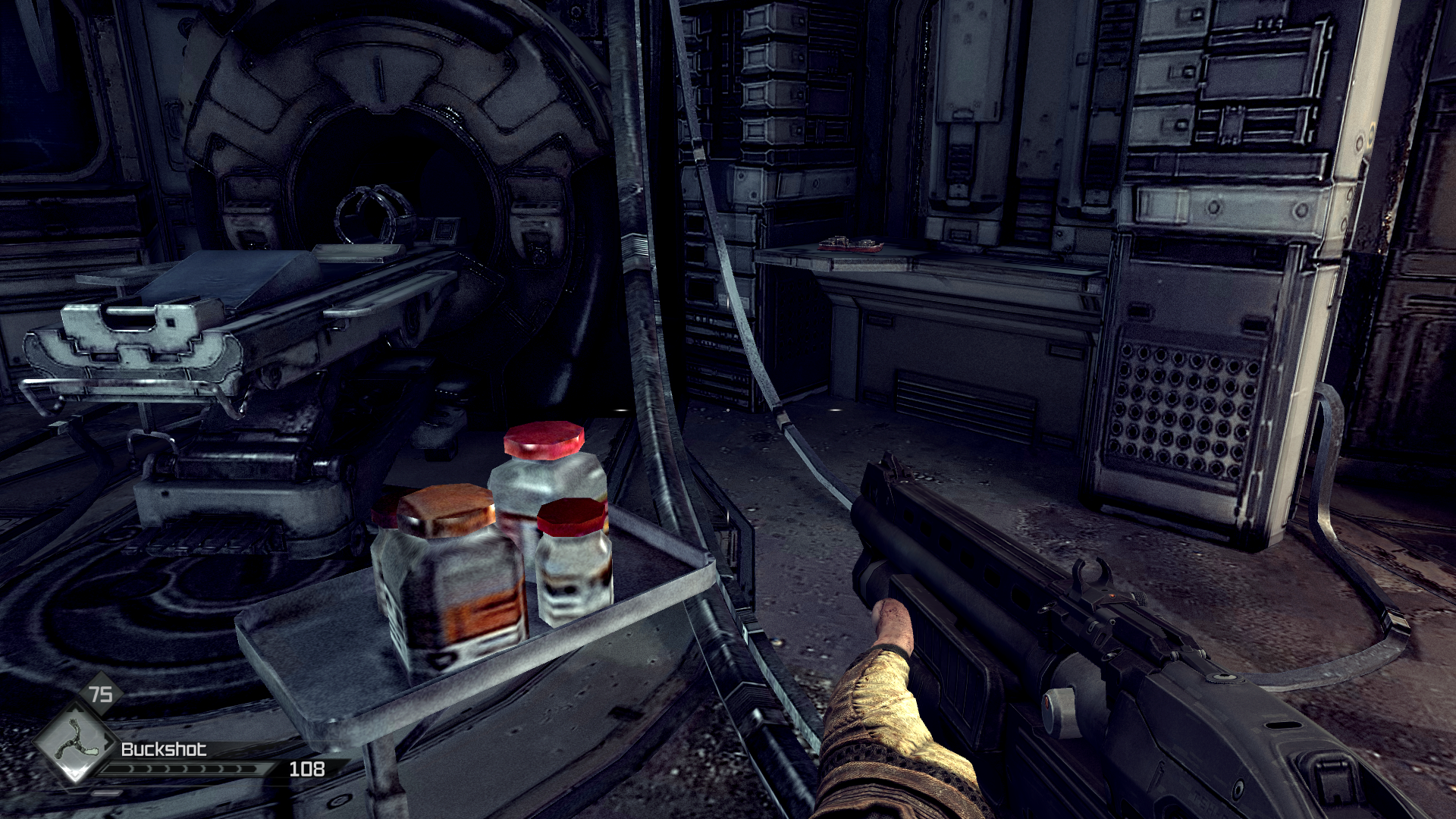The image size is (1456, 819).
Task: Select the wingstick quick-use icon
Action: [74, 741]
